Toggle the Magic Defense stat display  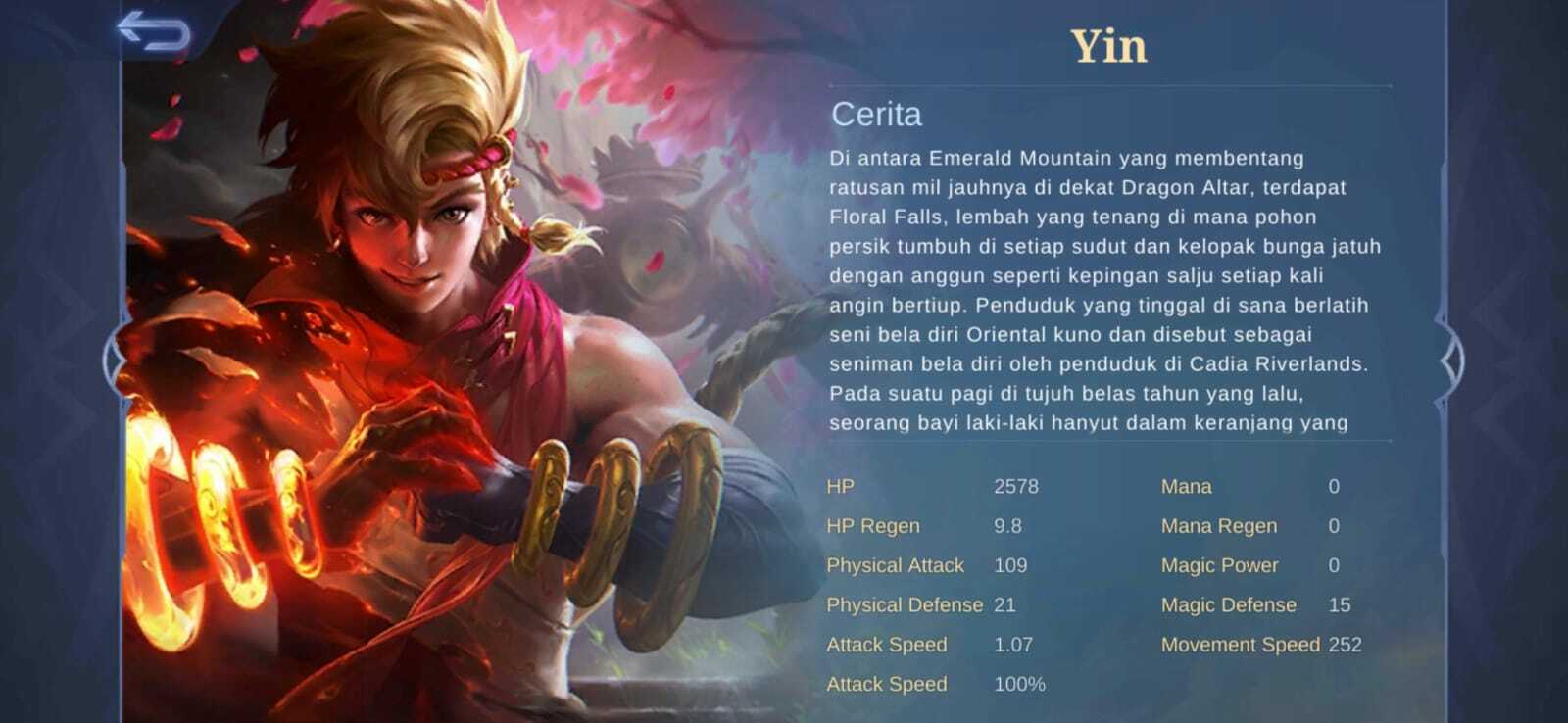coord(1228,604)
